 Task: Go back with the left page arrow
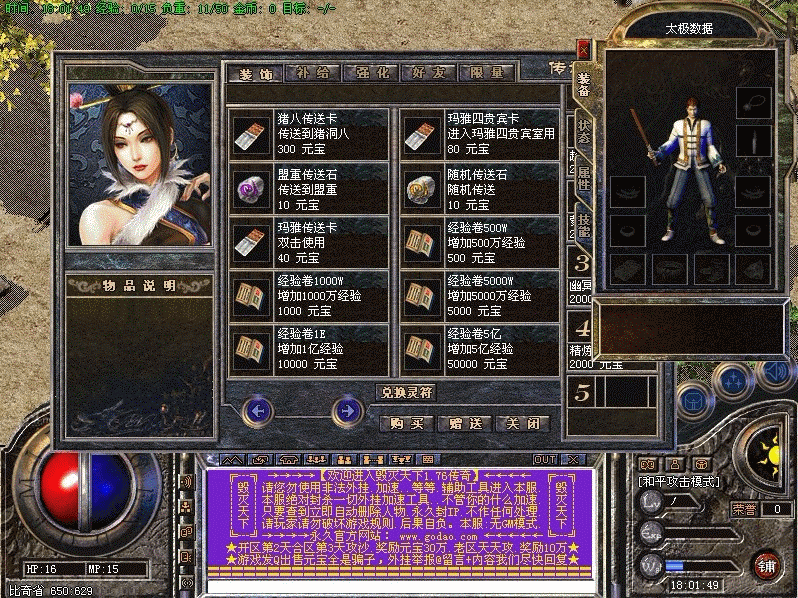coord(258,410)
